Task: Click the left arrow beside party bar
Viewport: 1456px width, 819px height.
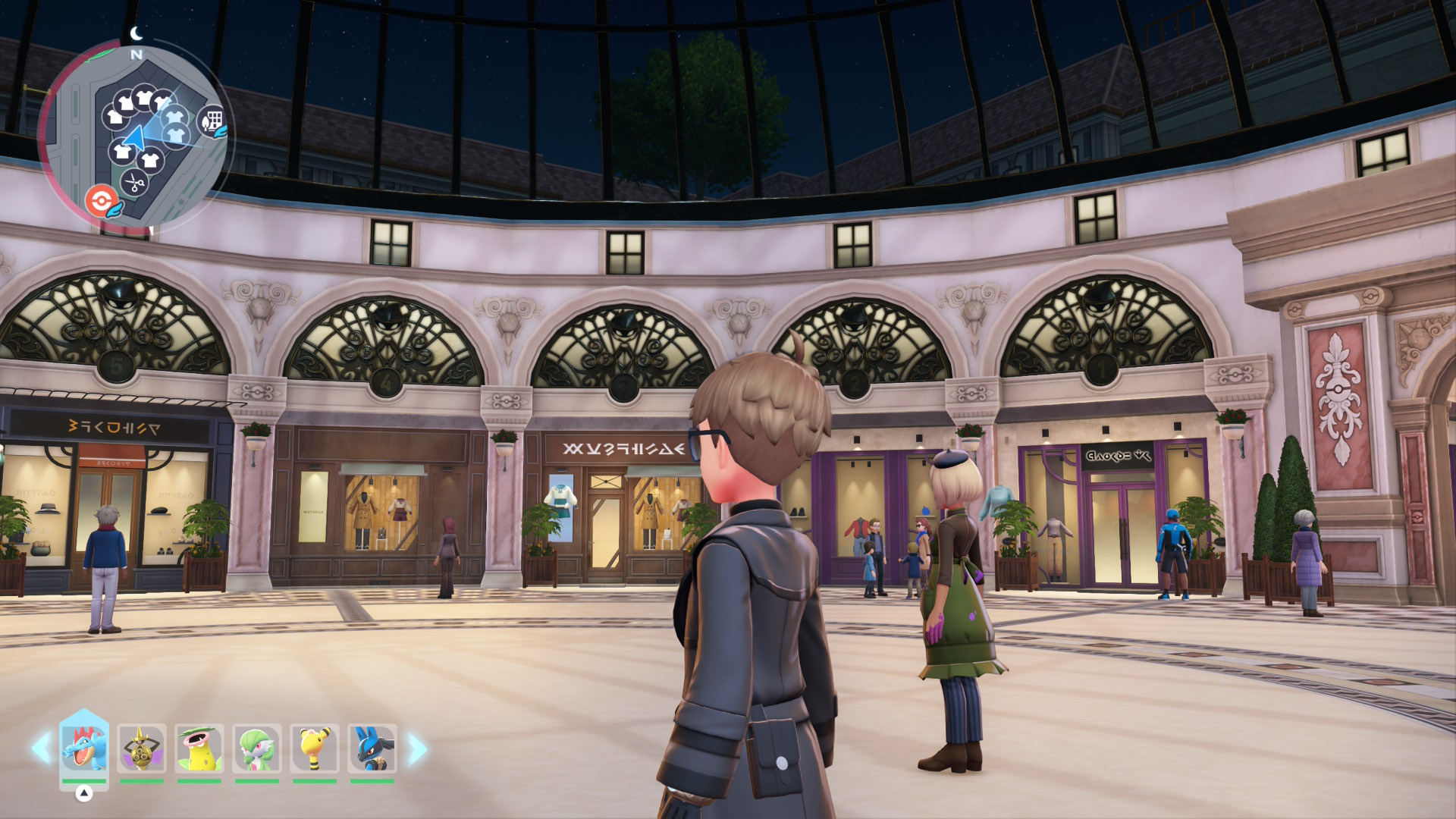Action: (x=41, y=748)
